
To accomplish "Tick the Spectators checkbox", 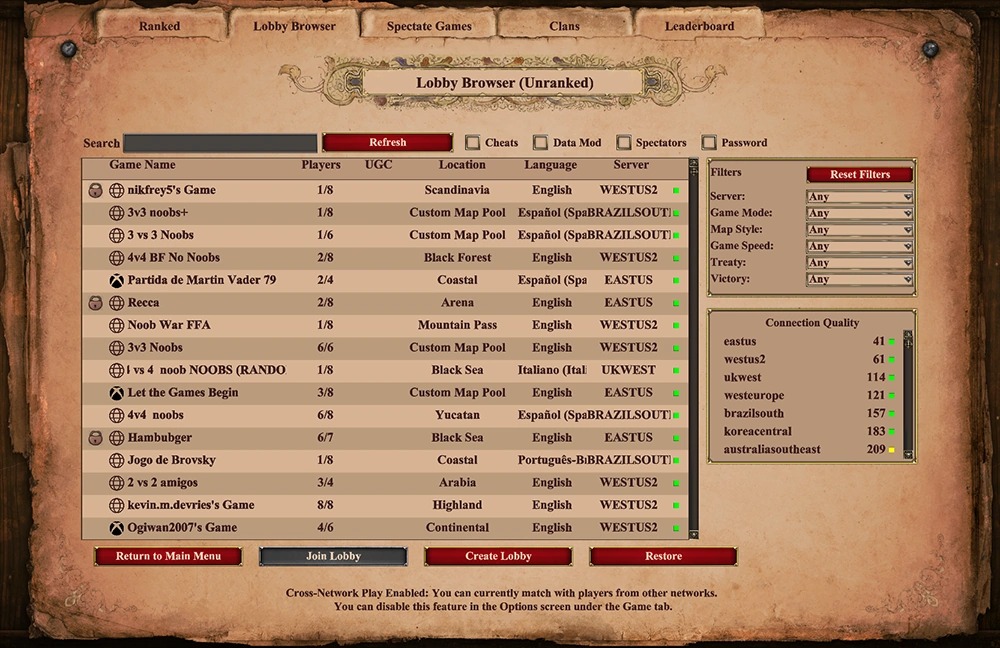I will pos(624,143).
